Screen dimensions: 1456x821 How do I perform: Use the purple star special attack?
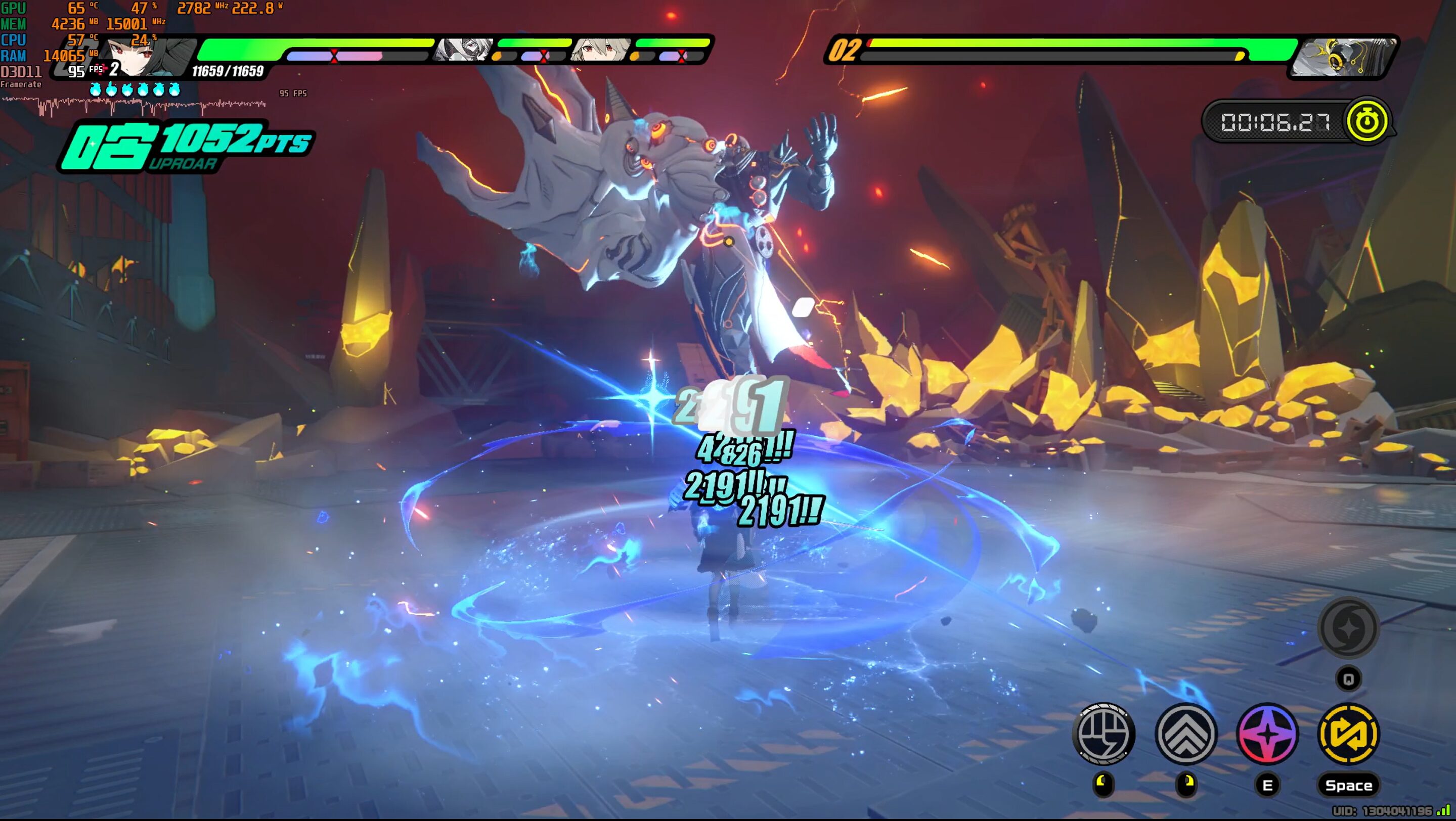coord(1267,734)
